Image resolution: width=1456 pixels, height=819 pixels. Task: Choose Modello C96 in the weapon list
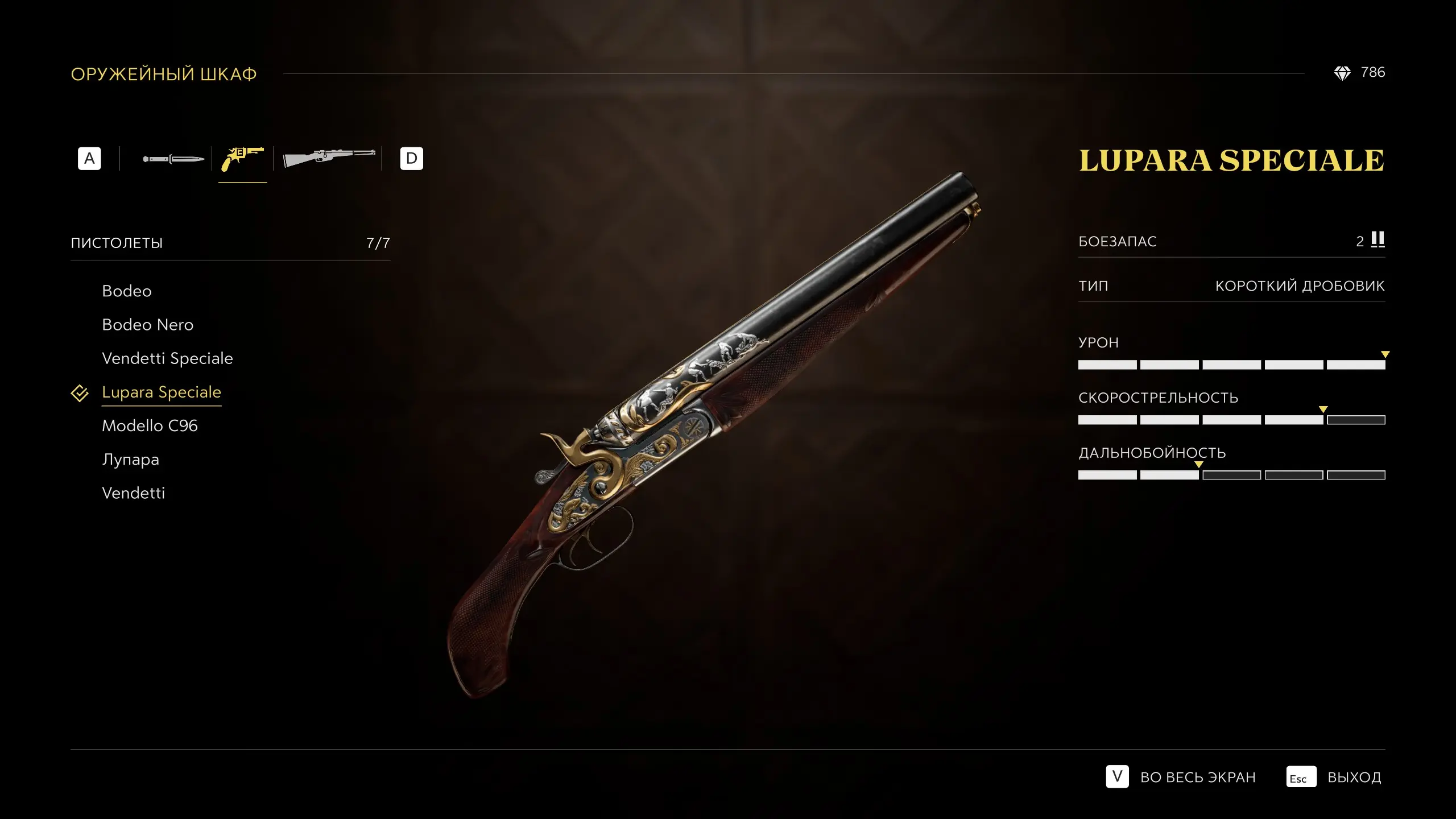(150, 426)
